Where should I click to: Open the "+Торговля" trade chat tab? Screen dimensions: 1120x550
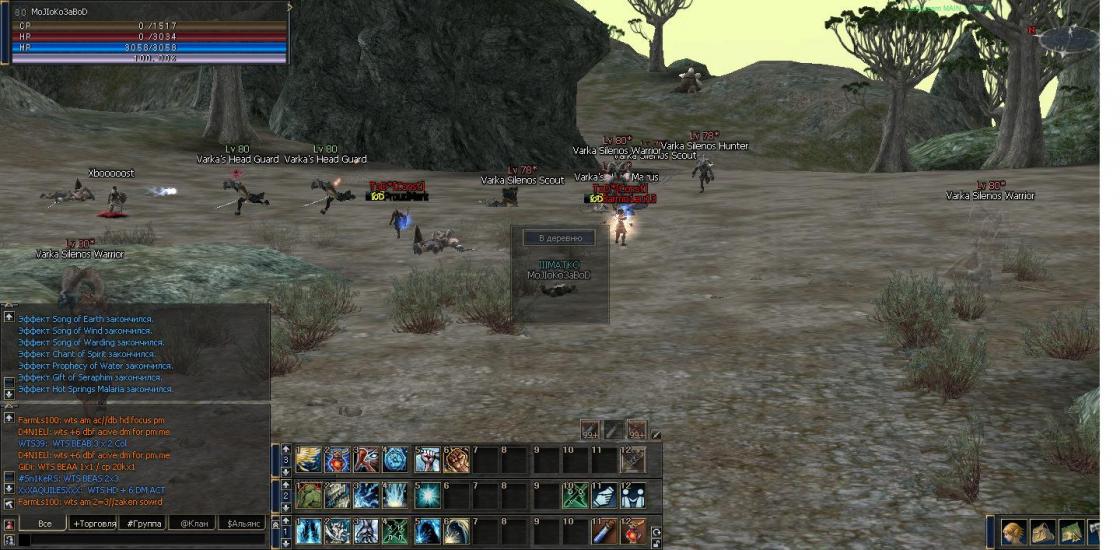tap(94, 523)
